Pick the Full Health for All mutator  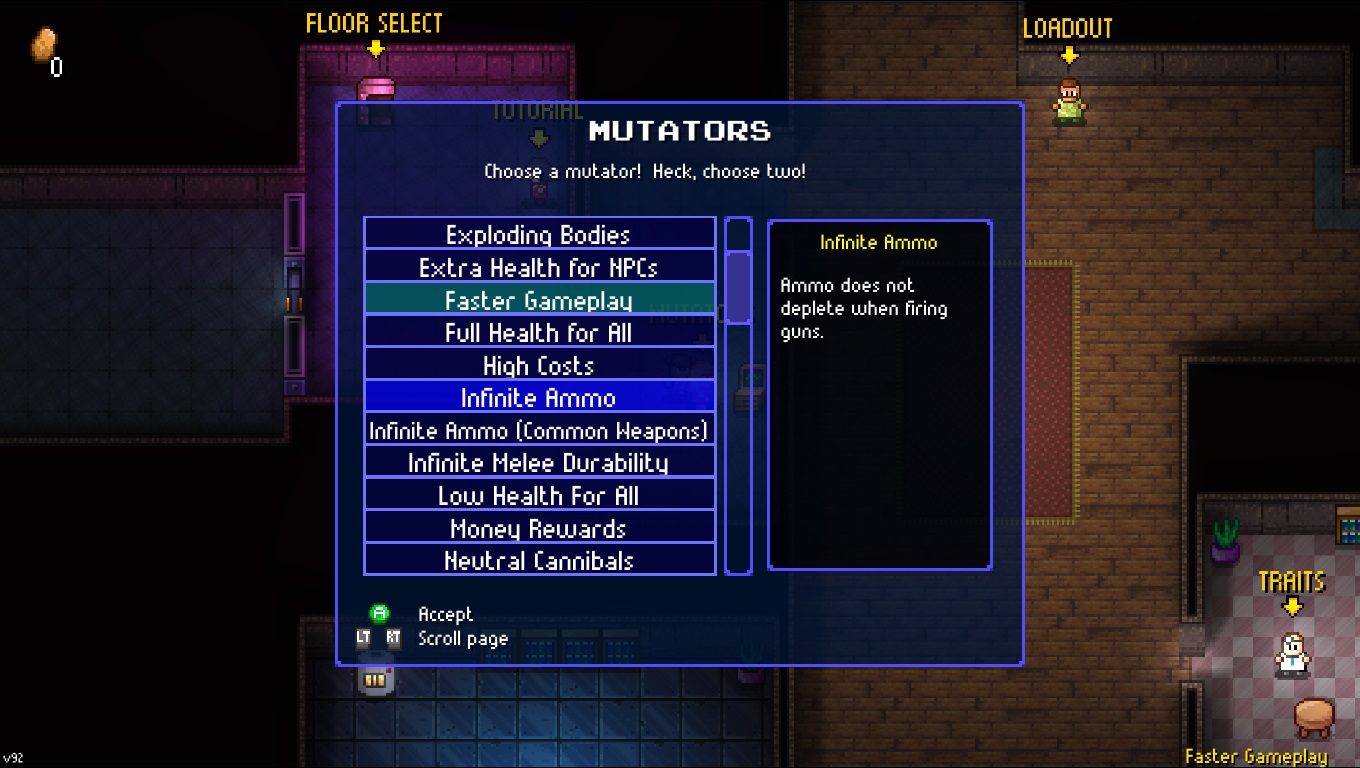coord(539,332)
